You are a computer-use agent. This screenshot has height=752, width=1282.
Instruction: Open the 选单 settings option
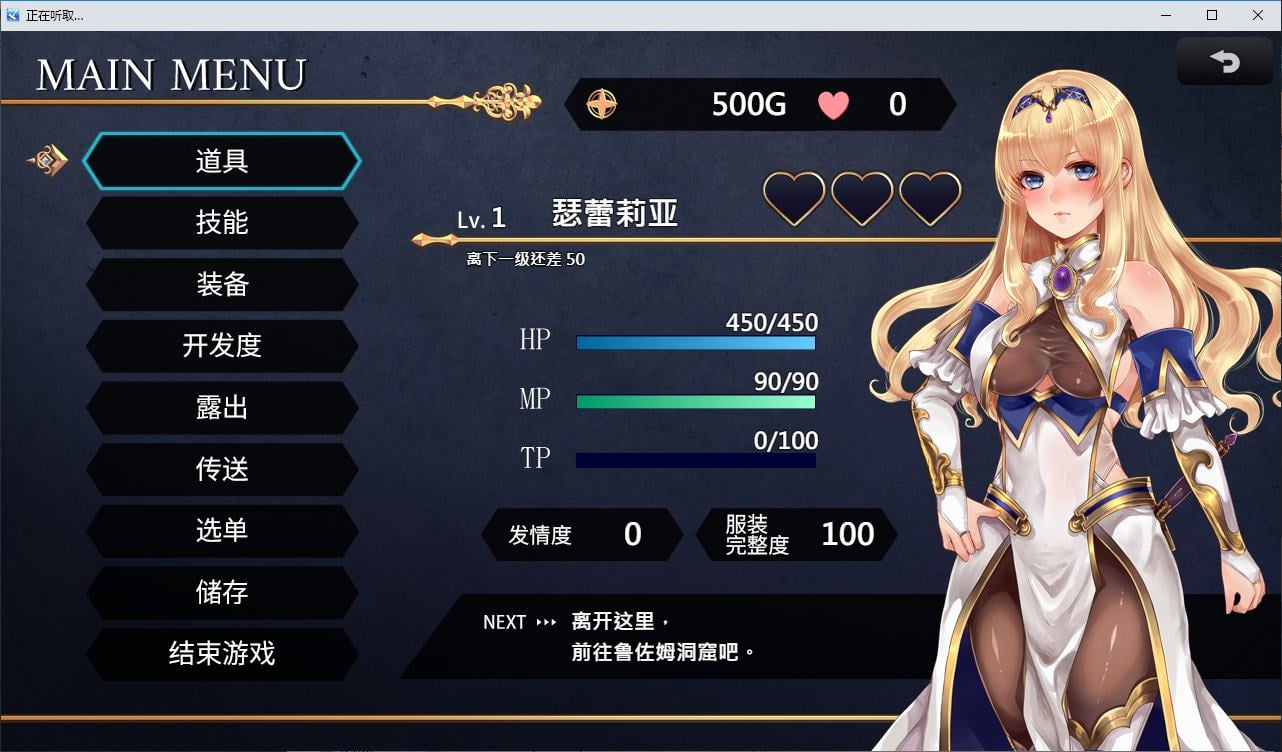222,532
